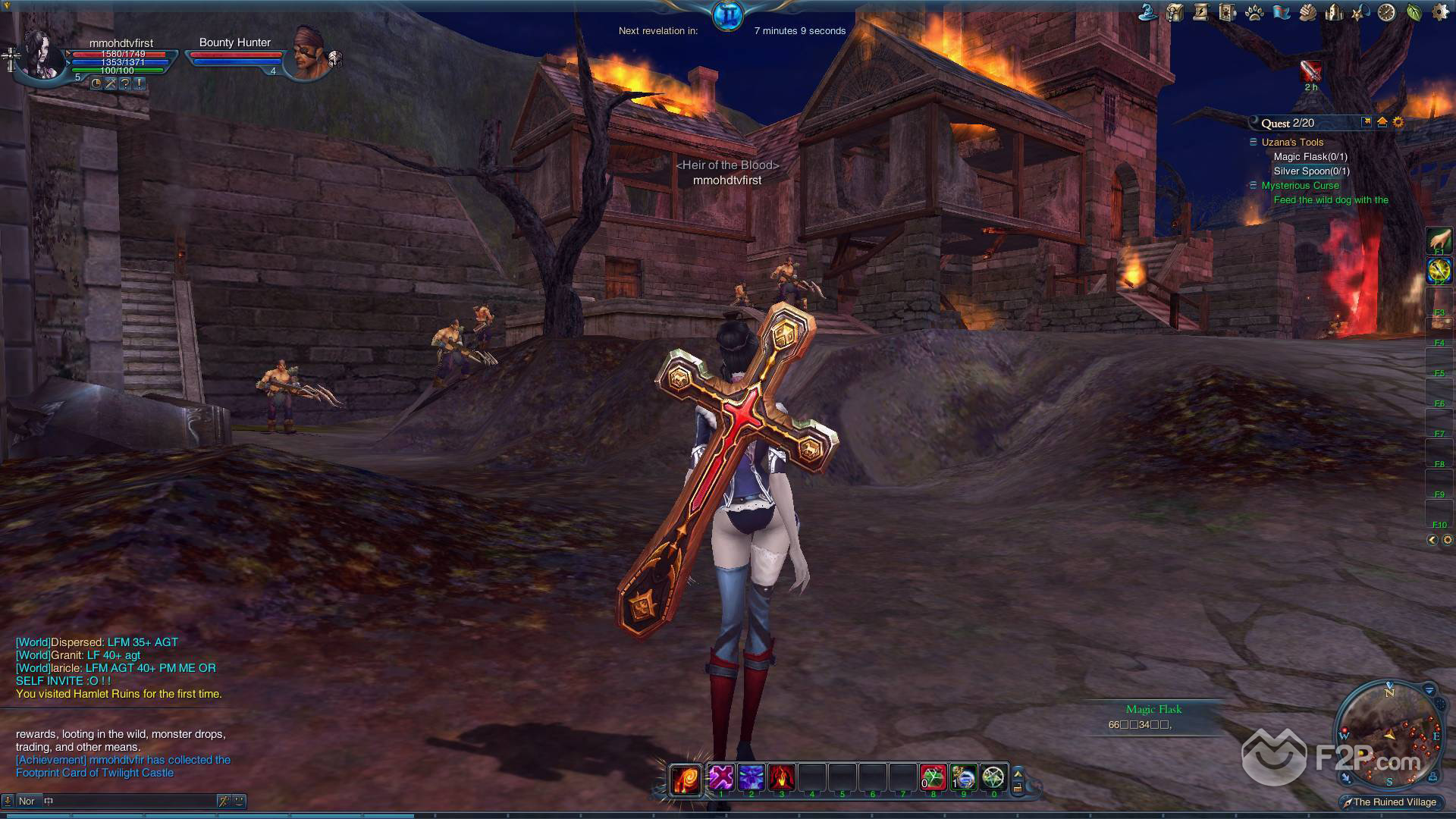The width and height of the screenshot is (1456, 819).
Task: Select the Mysterious Curse quest entry
Action: point(1300,186)
